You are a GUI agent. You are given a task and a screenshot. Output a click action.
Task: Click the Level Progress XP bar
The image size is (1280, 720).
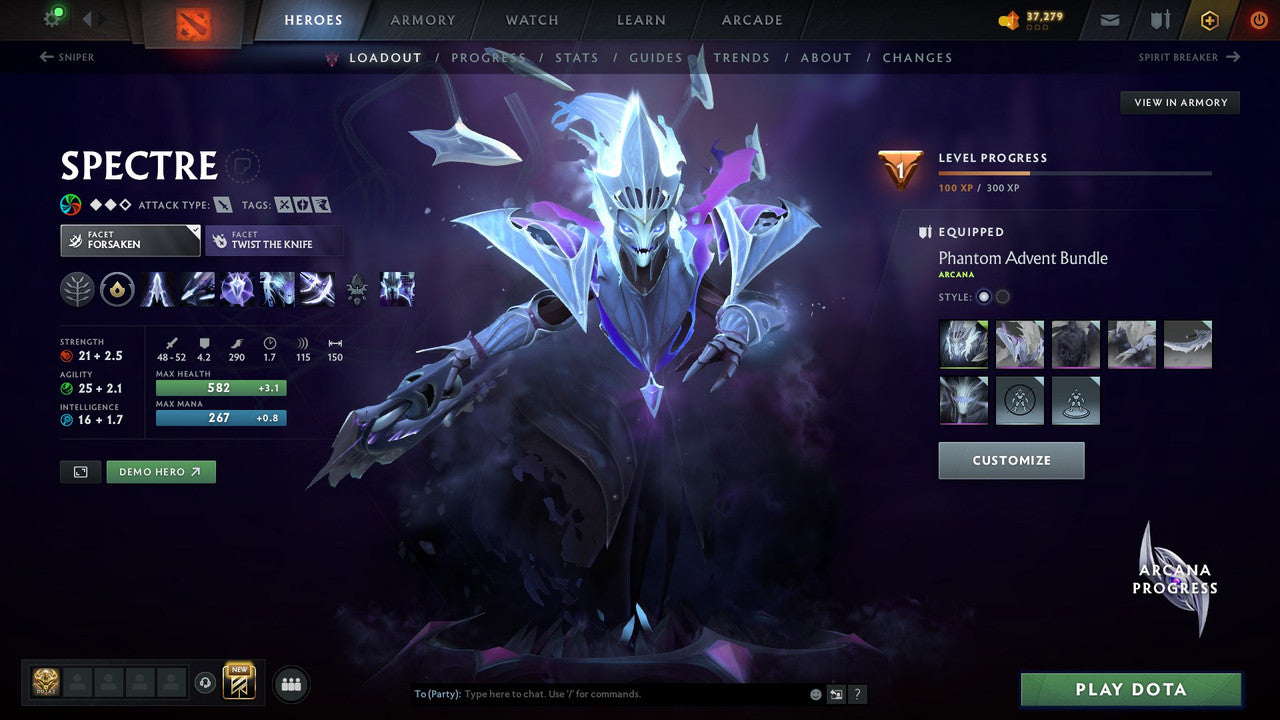click(1076, 171)
